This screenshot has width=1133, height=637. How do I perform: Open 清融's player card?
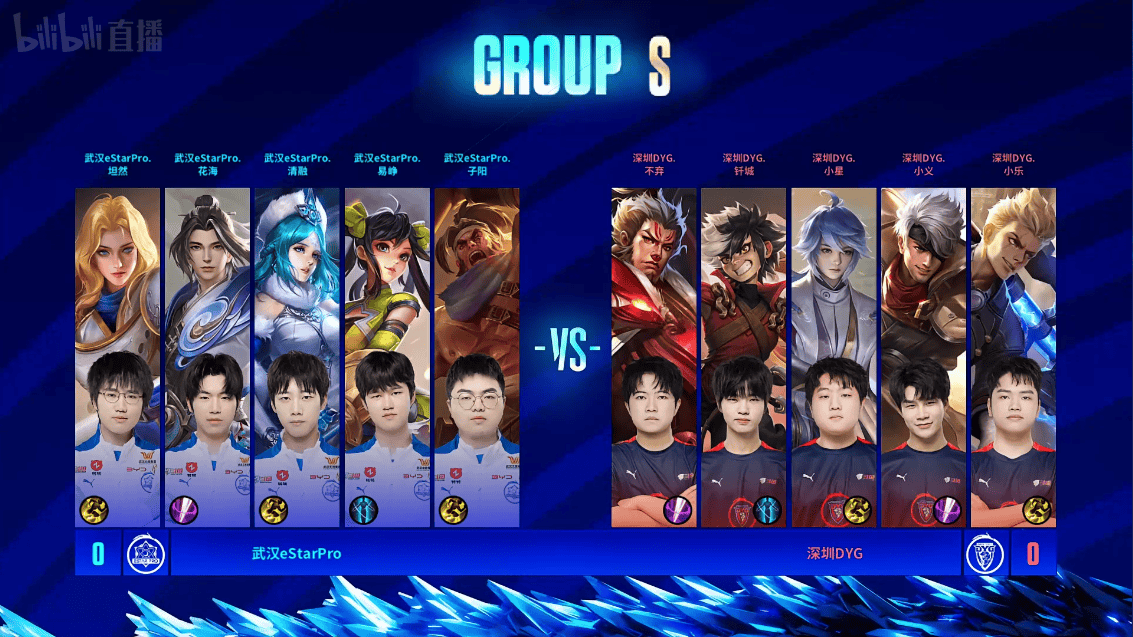(x=297, y=357)
